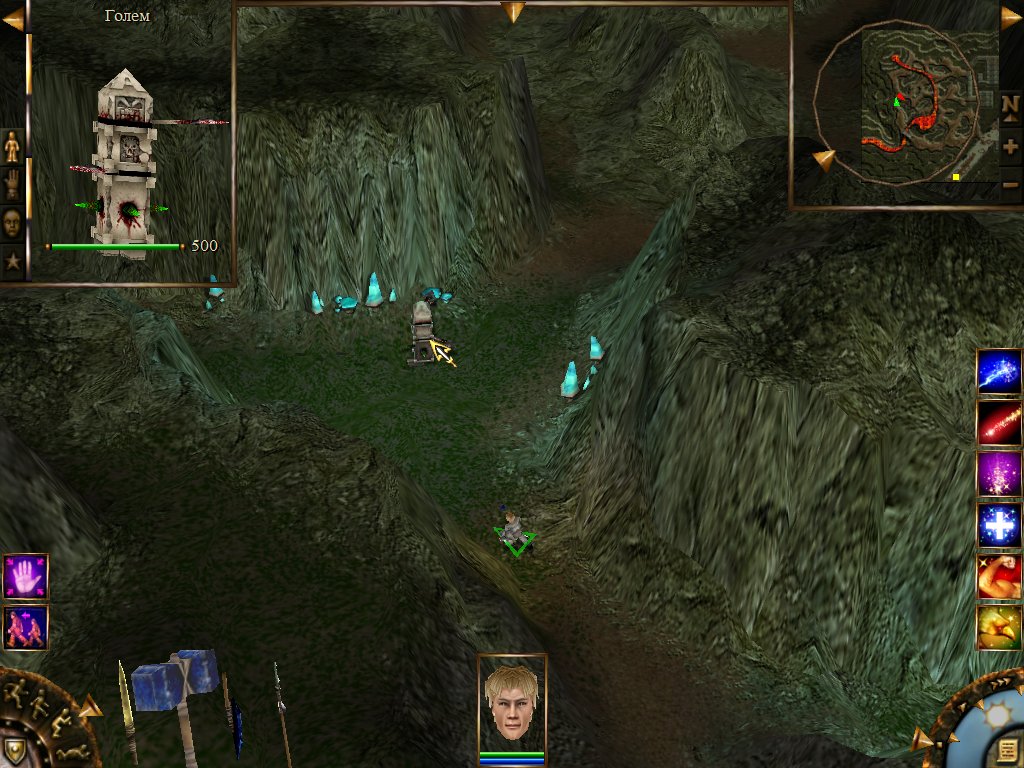
Task: Click the purple open hand command
Action: tap(25, 577)
